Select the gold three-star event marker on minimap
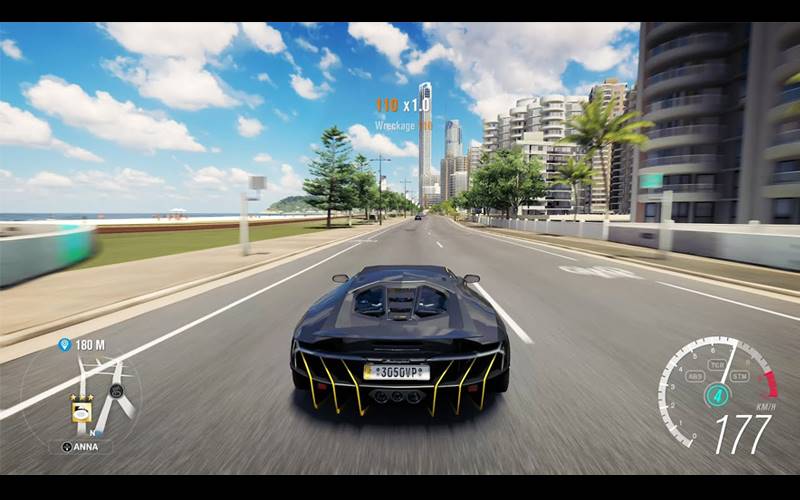 (82, 410)
